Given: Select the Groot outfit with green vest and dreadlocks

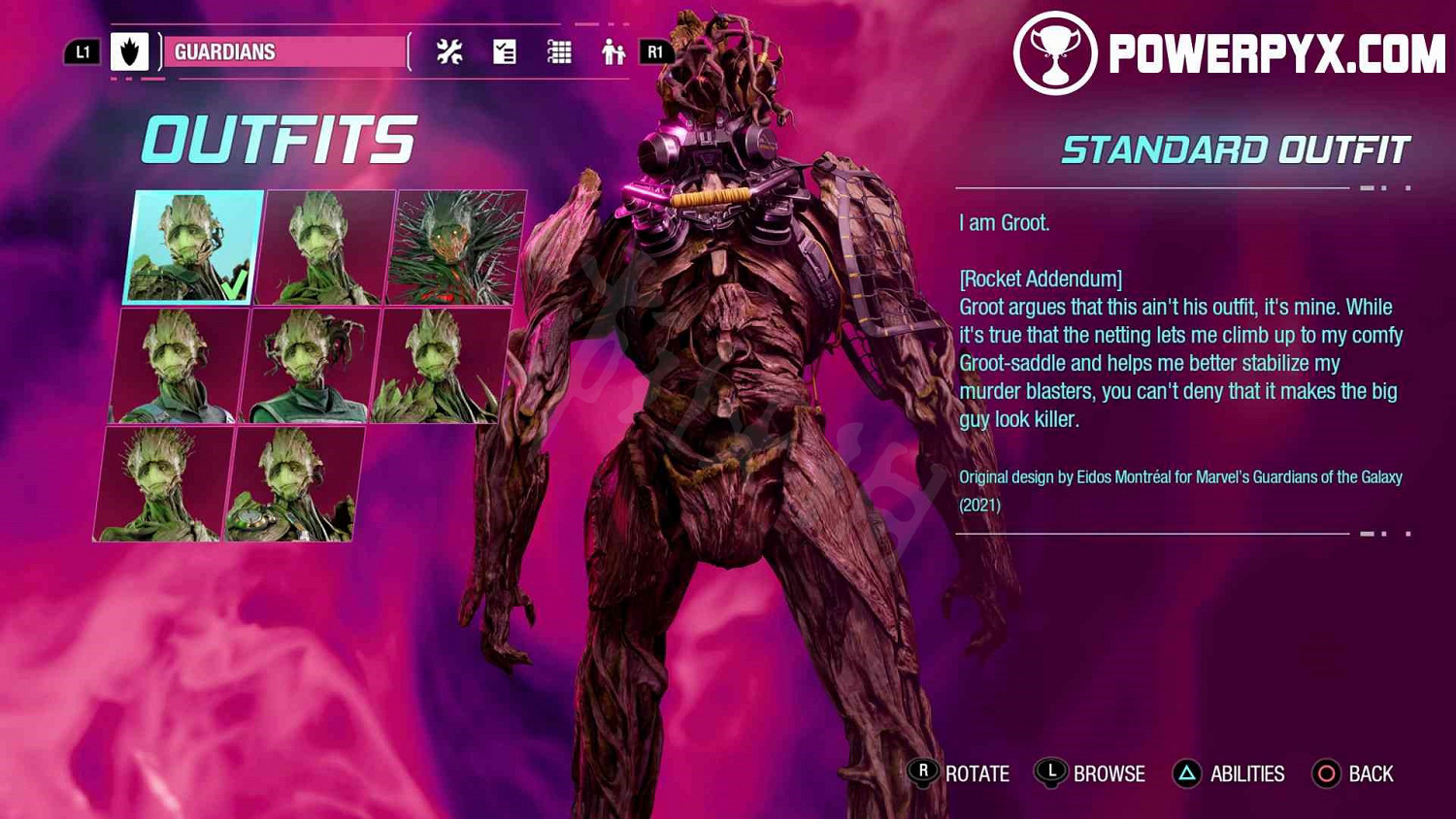Looking at the screenshot, I should tap(309, 366).
